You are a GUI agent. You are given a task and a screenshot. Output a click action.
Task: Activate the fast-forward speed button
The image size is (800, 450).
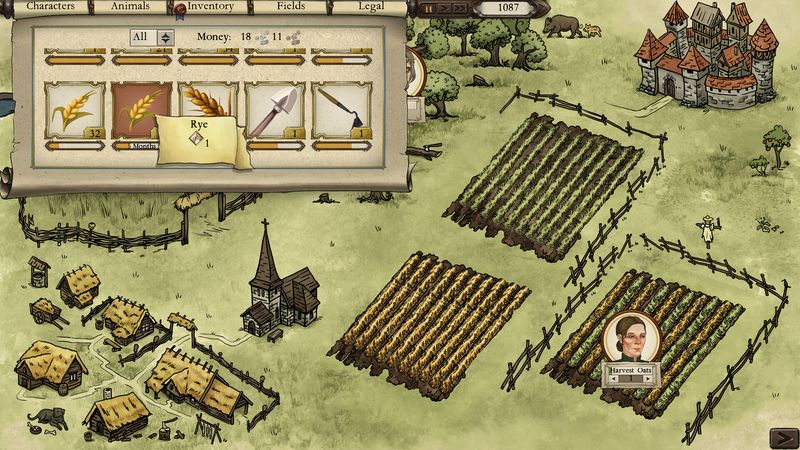pyautogui.click(x=461, y=8)
